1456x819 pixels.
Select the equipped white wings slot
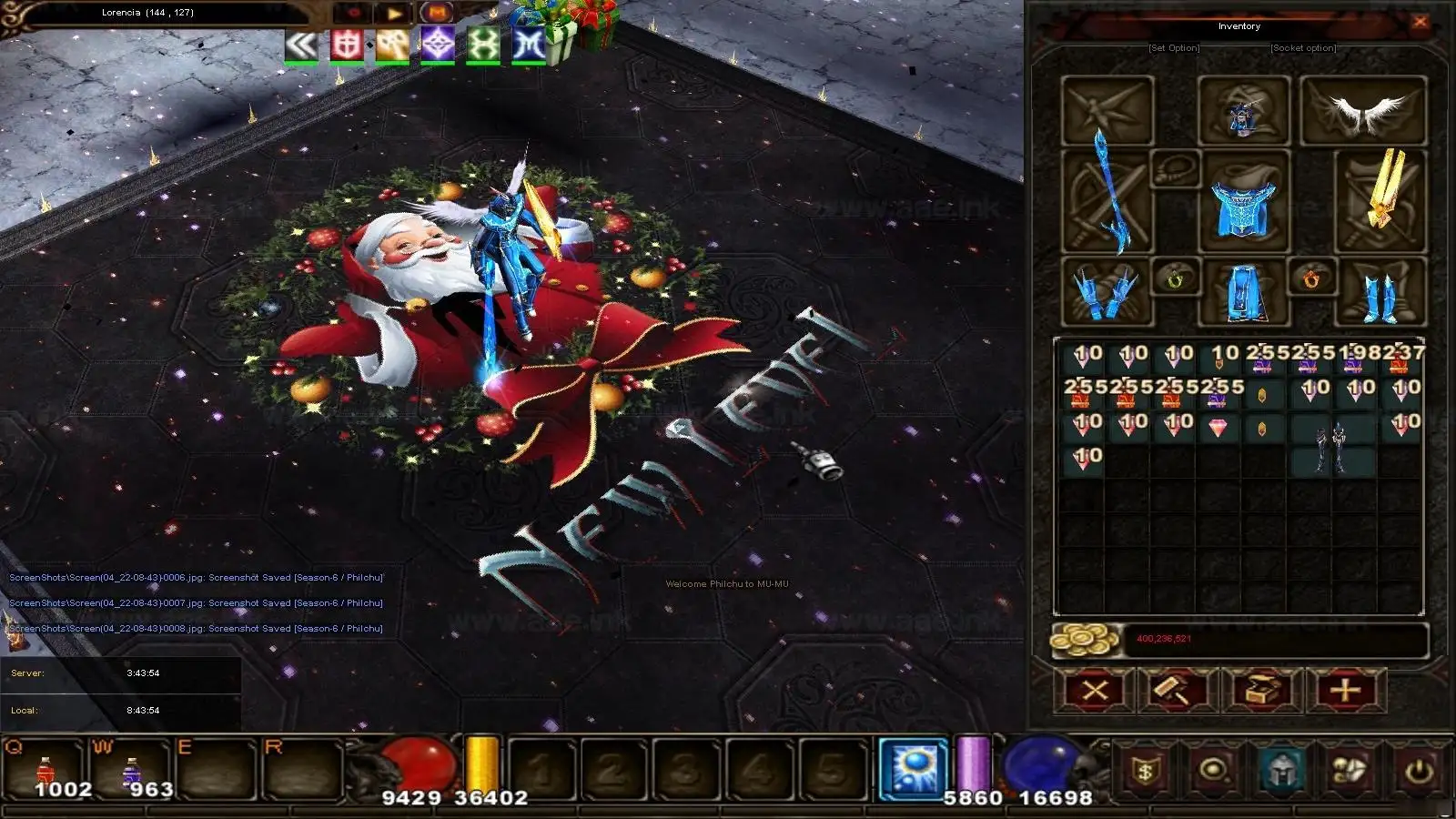click(1363, 111)
